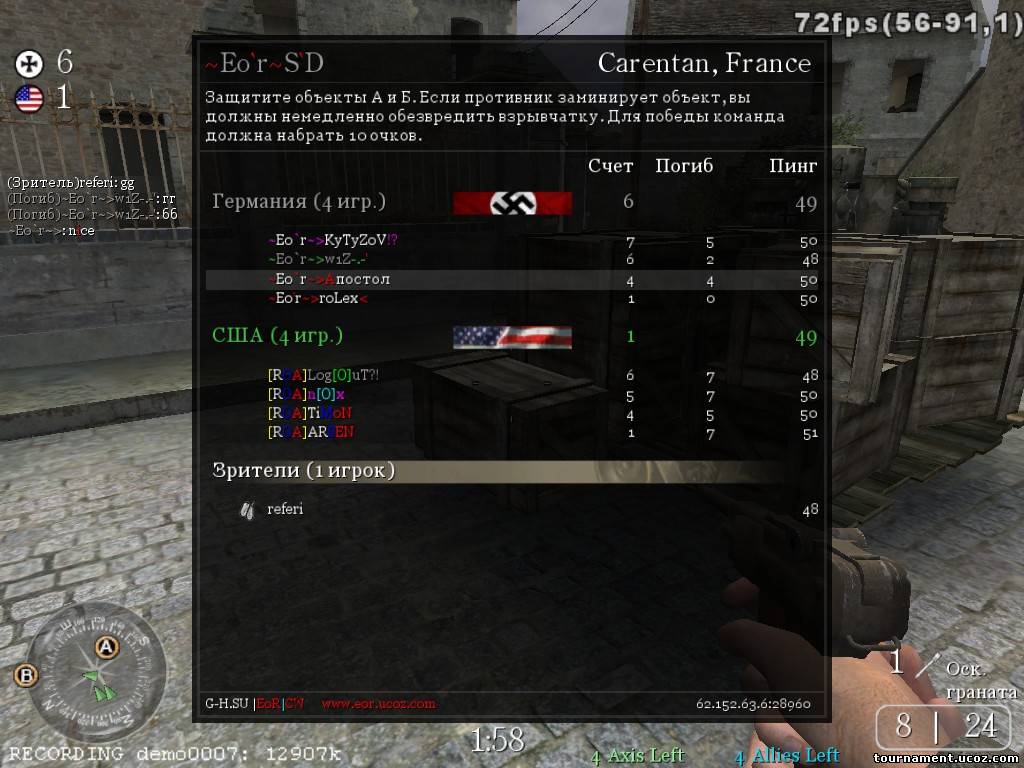Click the Счет score column header

pyautogui.click(x=610, y=166)
